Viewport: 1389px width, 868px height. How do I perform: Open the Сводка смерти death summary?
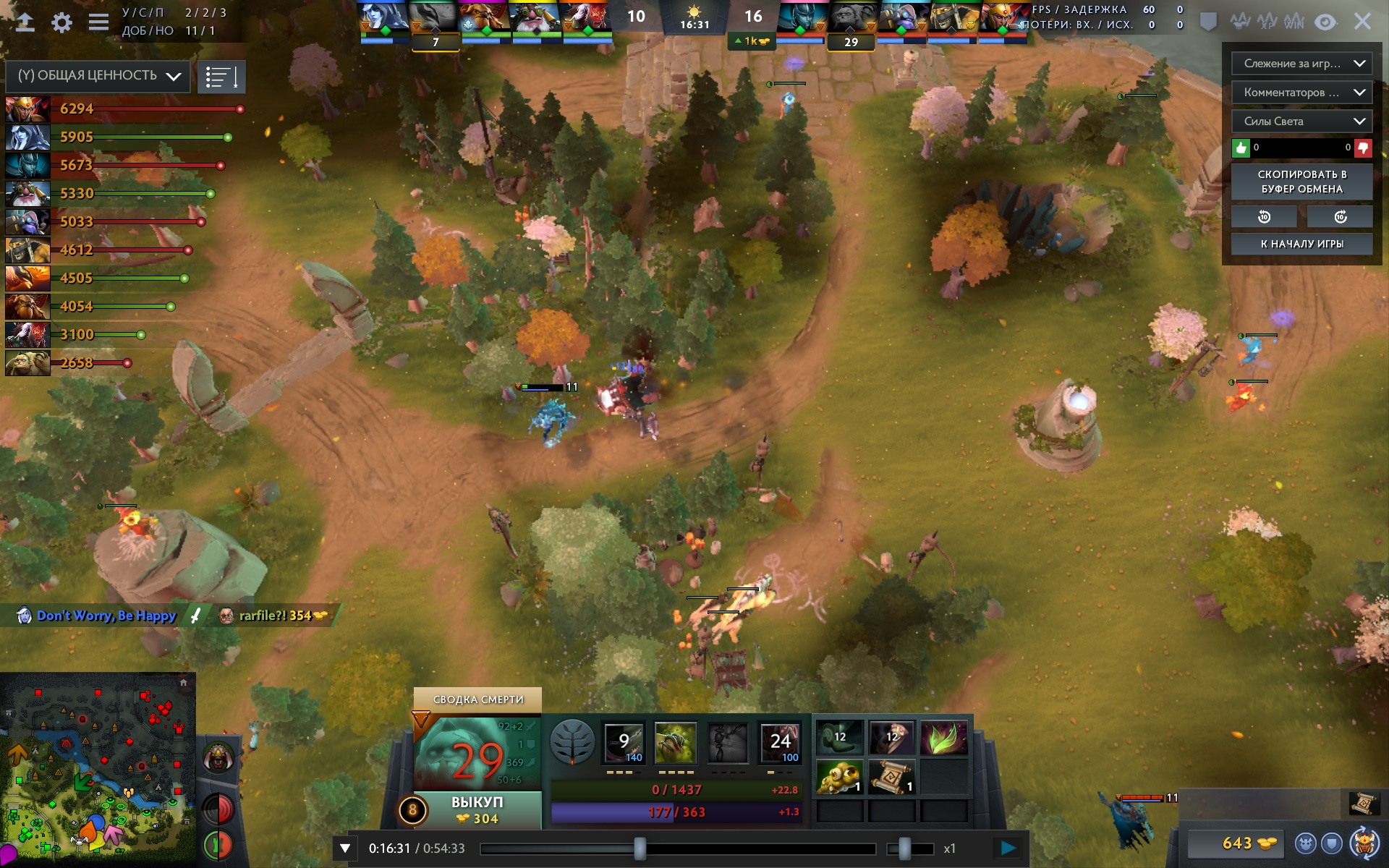477,699
